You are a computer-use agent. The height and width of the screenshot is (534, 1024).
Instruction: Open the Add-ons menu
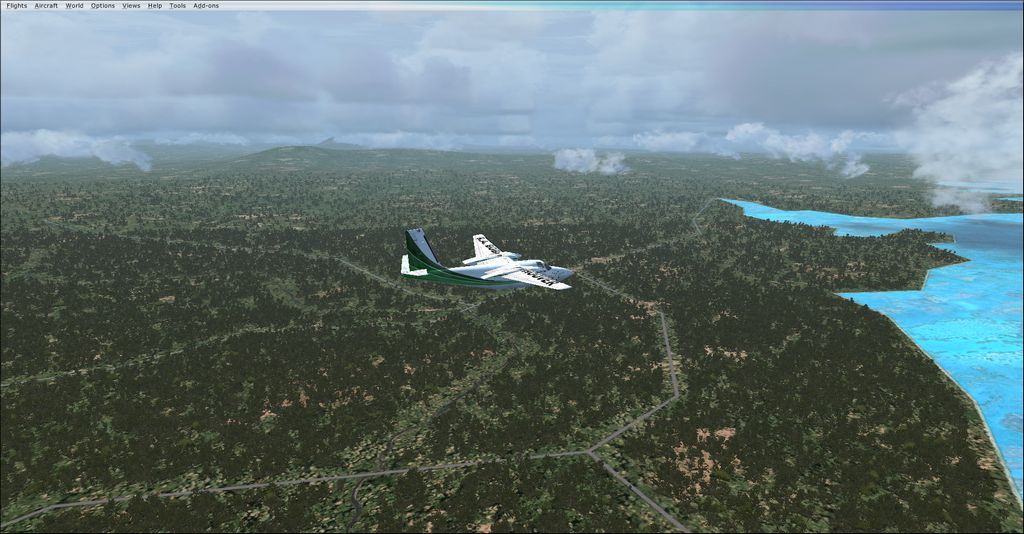tap(206, 5)
